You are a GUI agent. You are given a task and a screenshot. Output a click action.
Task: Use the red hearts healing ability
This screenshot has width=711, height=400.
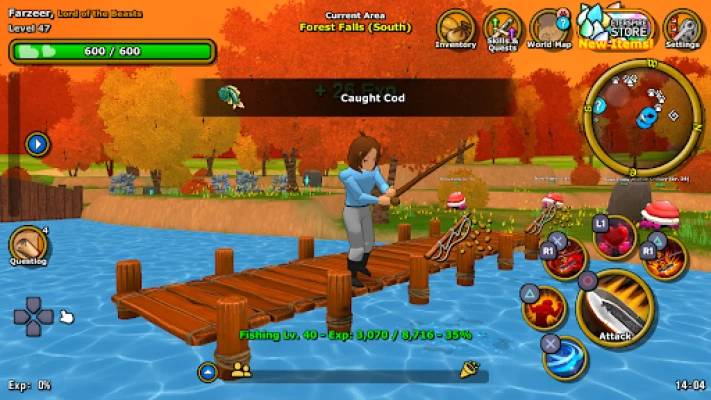click(616, 237)
